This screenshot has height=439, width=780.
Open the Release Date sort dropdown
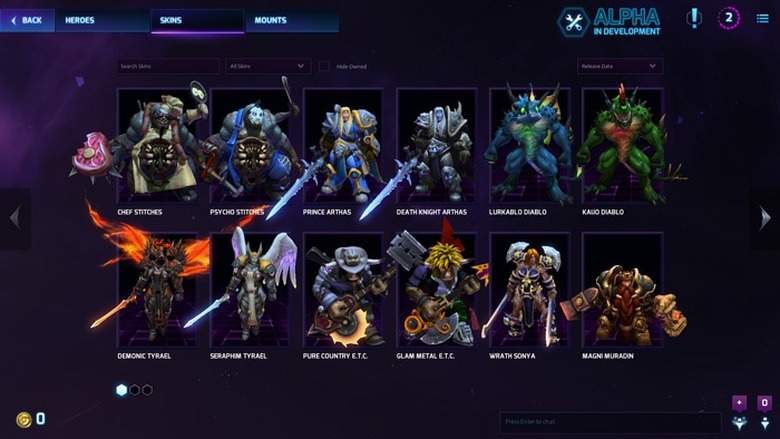(x=619, y=67)
